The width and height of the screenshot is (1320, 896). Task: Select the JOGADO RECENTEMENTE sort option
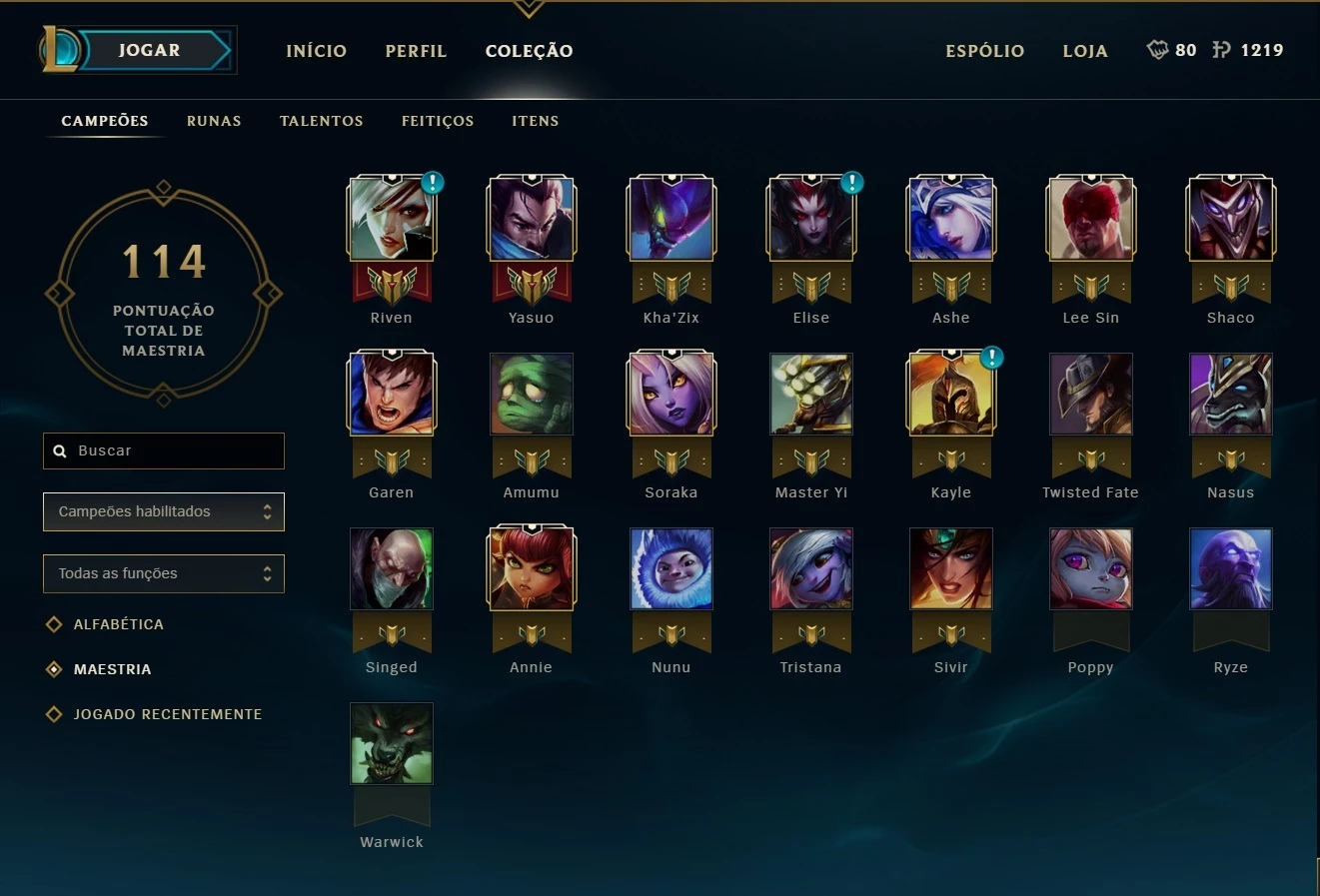tap(168, 713)
